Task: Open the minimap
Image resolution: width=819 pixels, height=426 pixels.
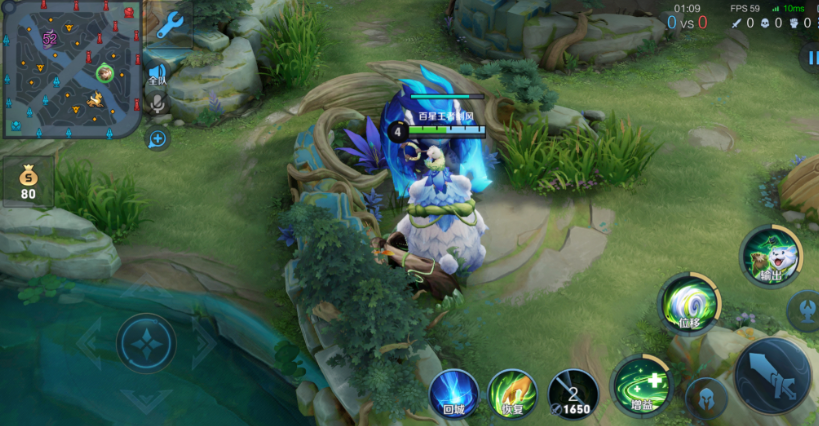Action: (x=70, y=68)
